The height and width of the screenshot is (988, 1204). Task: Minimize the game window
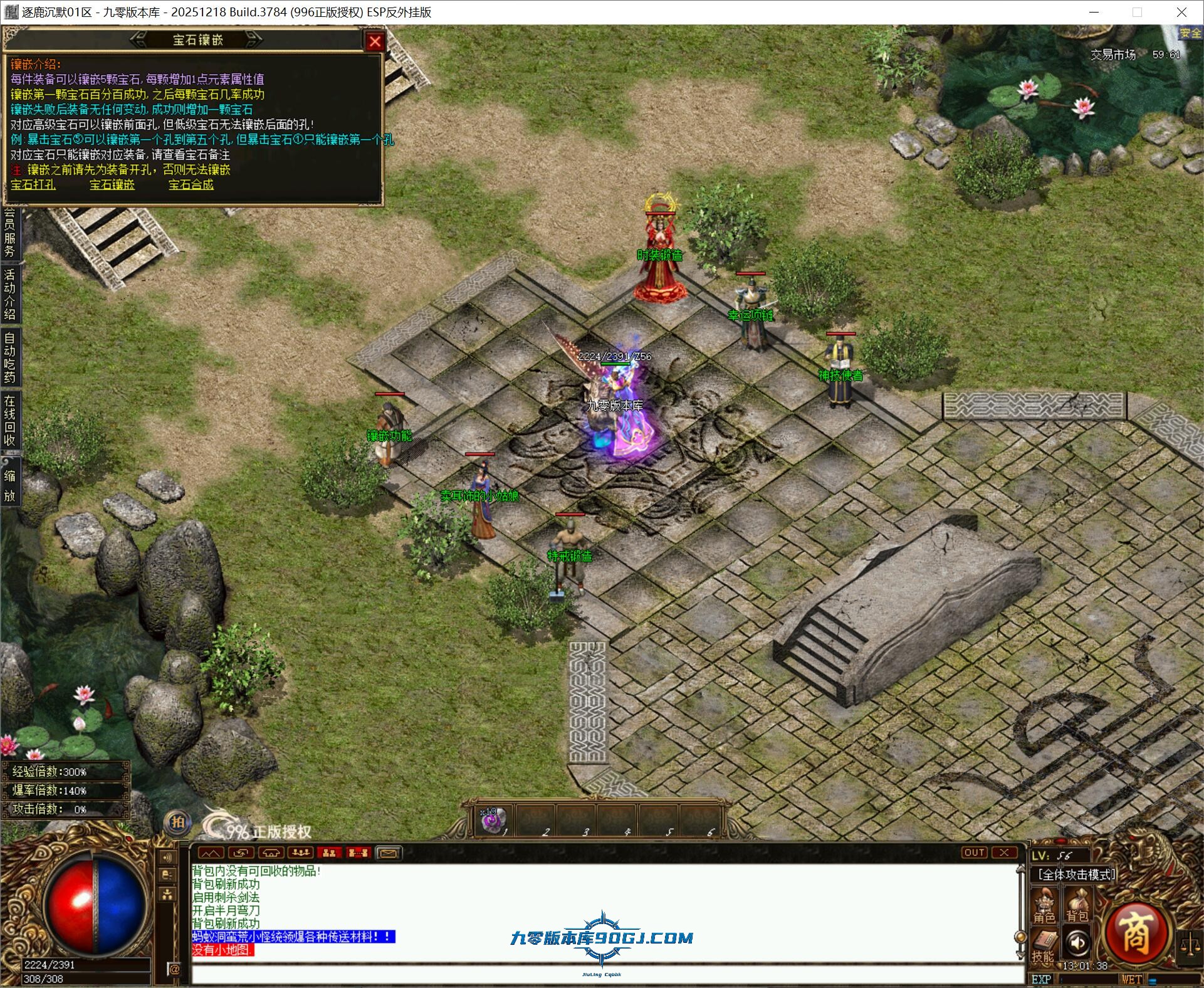pyautogui.click(x=1094, y=12)
